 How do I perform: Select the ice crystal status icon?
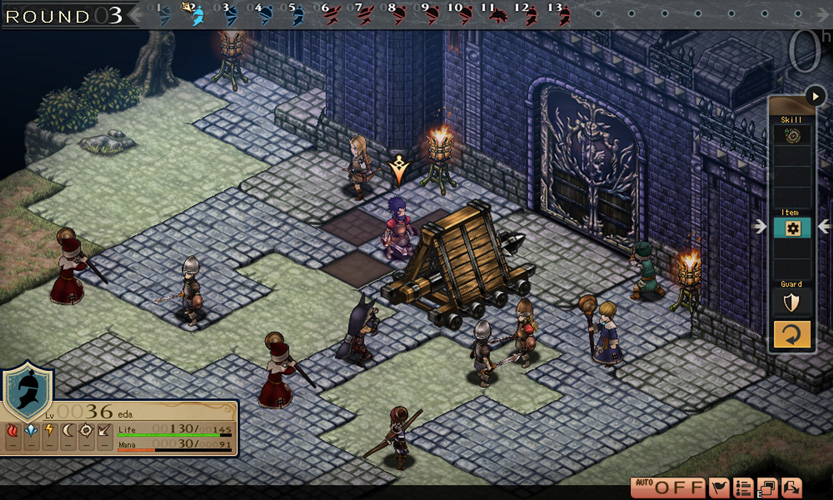30,431
